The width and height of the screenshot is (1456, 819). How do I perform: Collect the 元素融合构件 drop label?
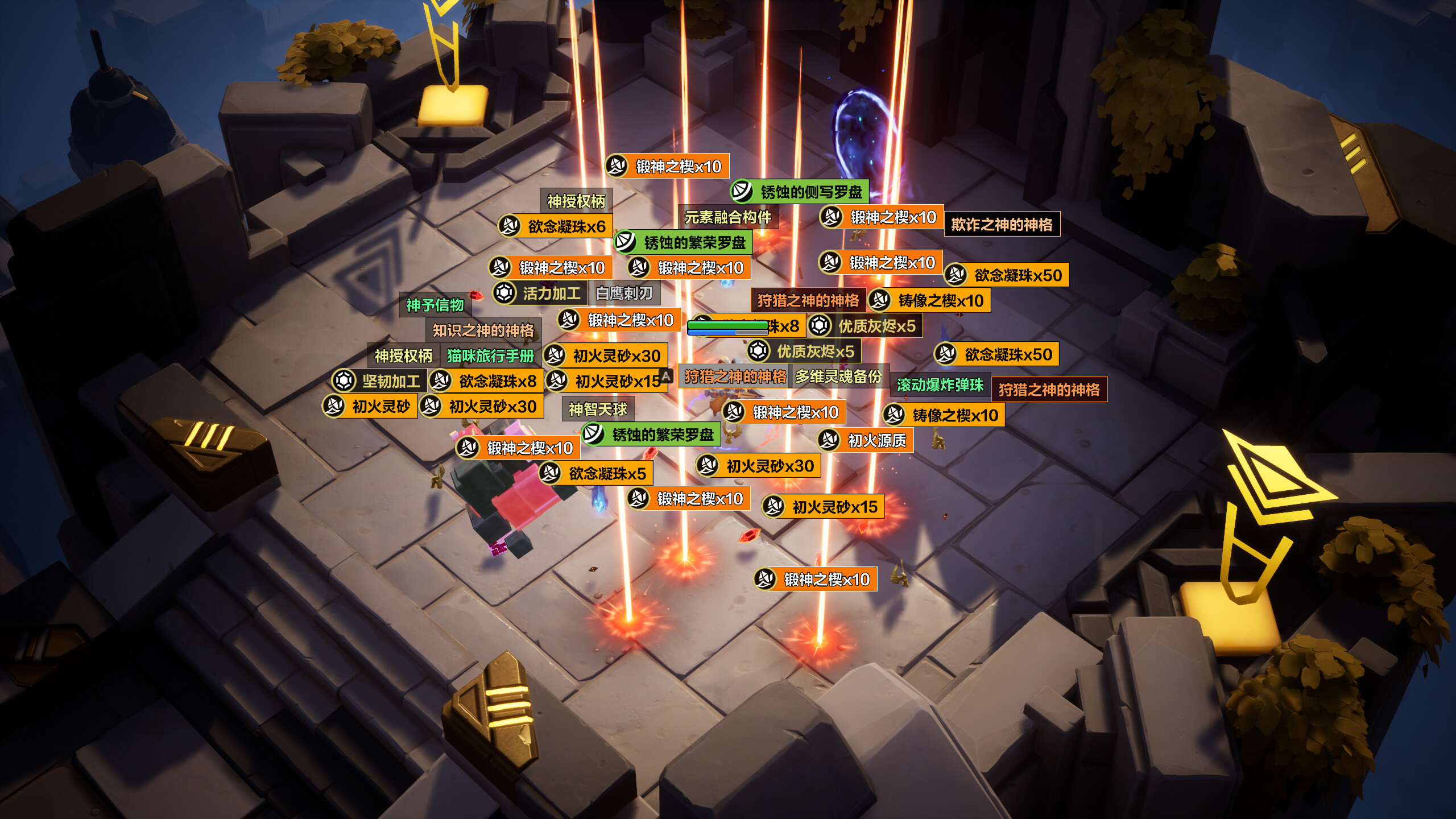point(727,217)
